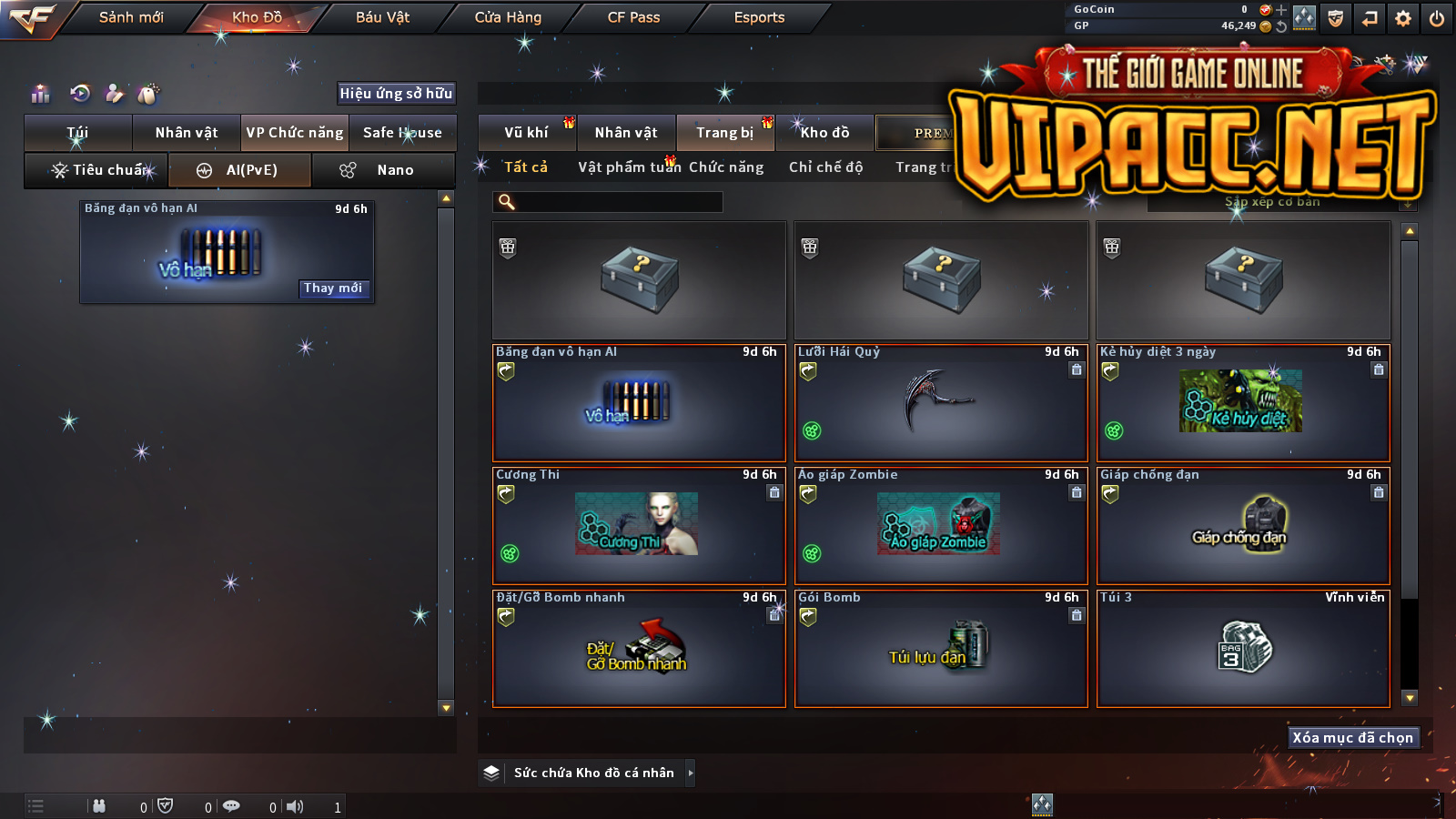Choose the Túi bag tab
1456x819 pixels.
pyautogui.click(x=78, y=133)
